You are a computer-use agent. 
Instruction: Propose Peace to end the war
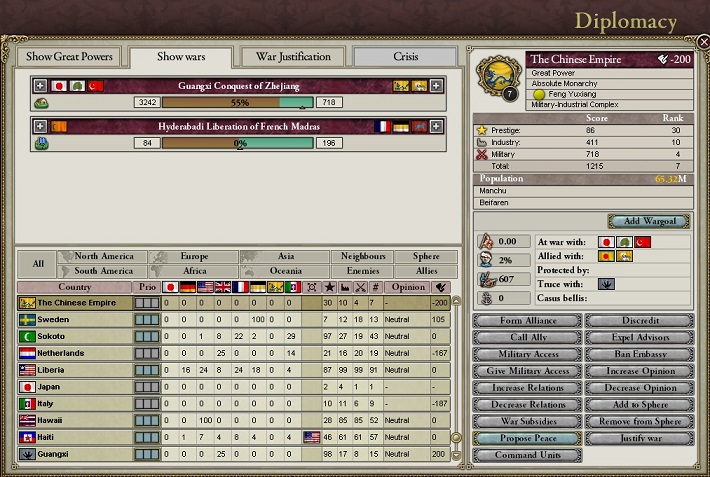pyautogui.click(x=526, y=439)
